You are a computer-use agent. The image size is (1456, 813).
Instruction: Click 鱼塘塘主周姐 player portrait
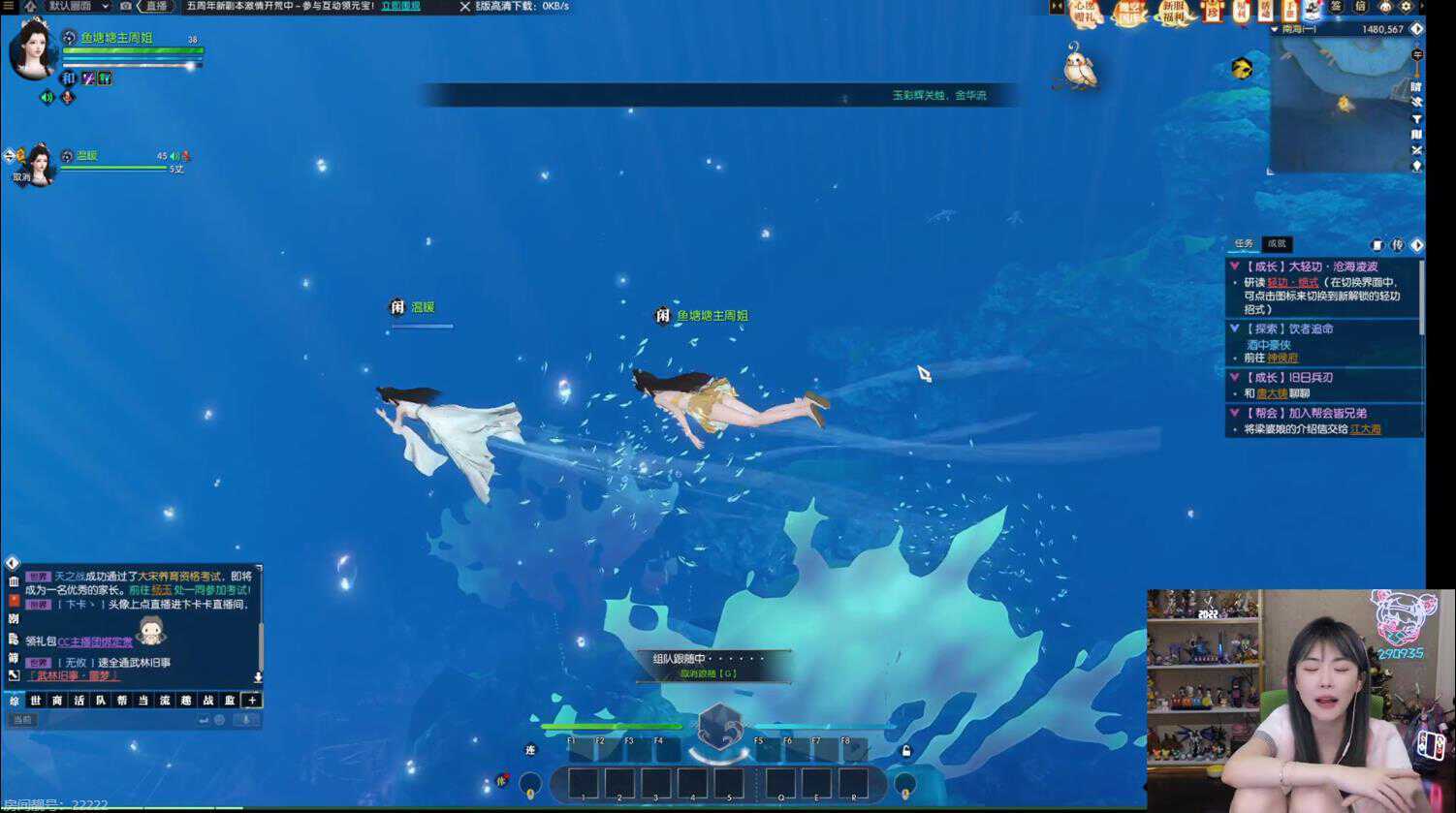32,48
